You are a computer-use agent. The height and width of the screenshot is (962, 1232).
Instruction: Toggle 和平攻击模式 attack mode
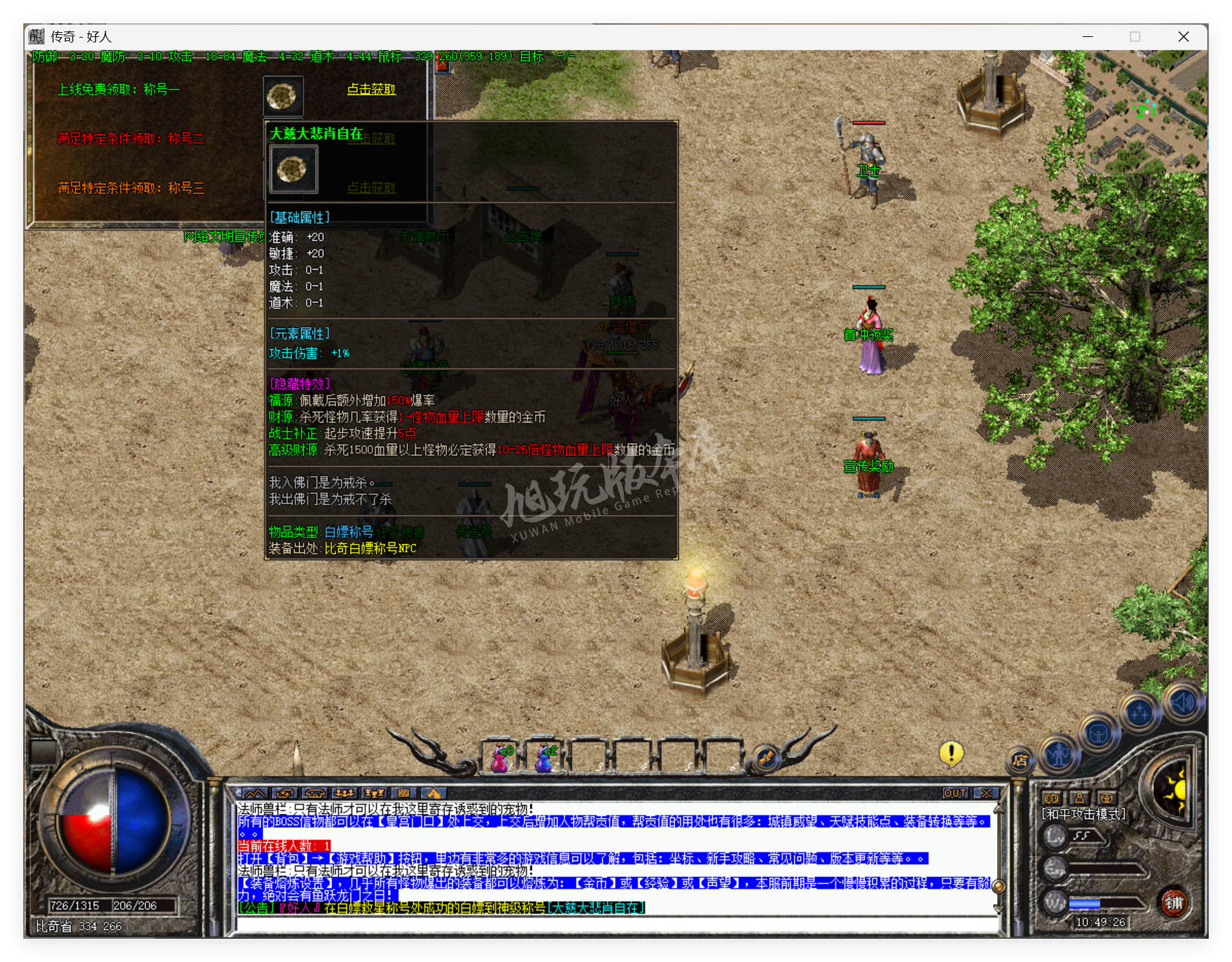1083,814
